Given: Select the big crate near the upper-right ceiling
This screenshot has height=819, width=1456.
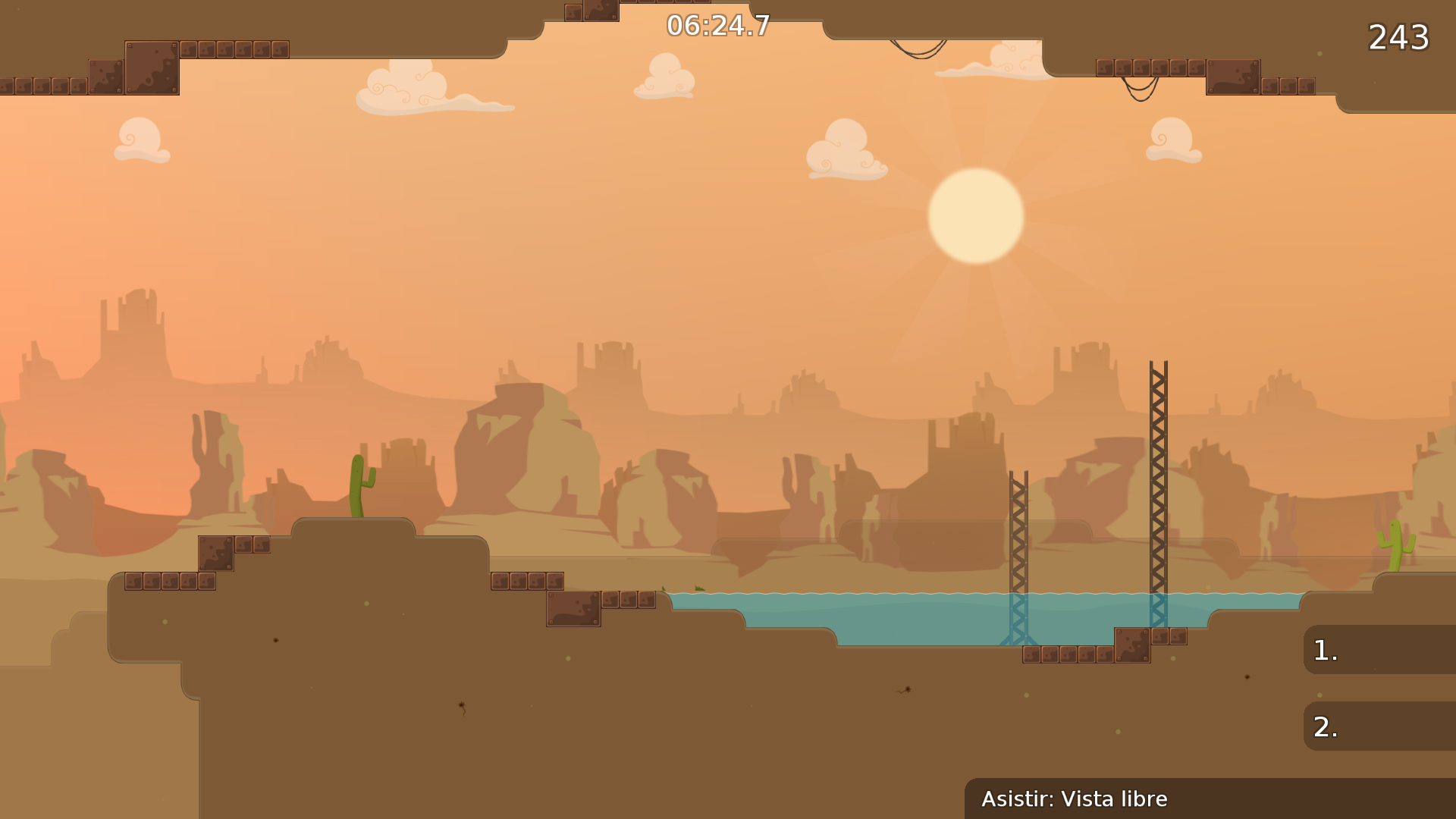Looking at the screenshot, I should pyautogui.click(x=1233, y=79).
